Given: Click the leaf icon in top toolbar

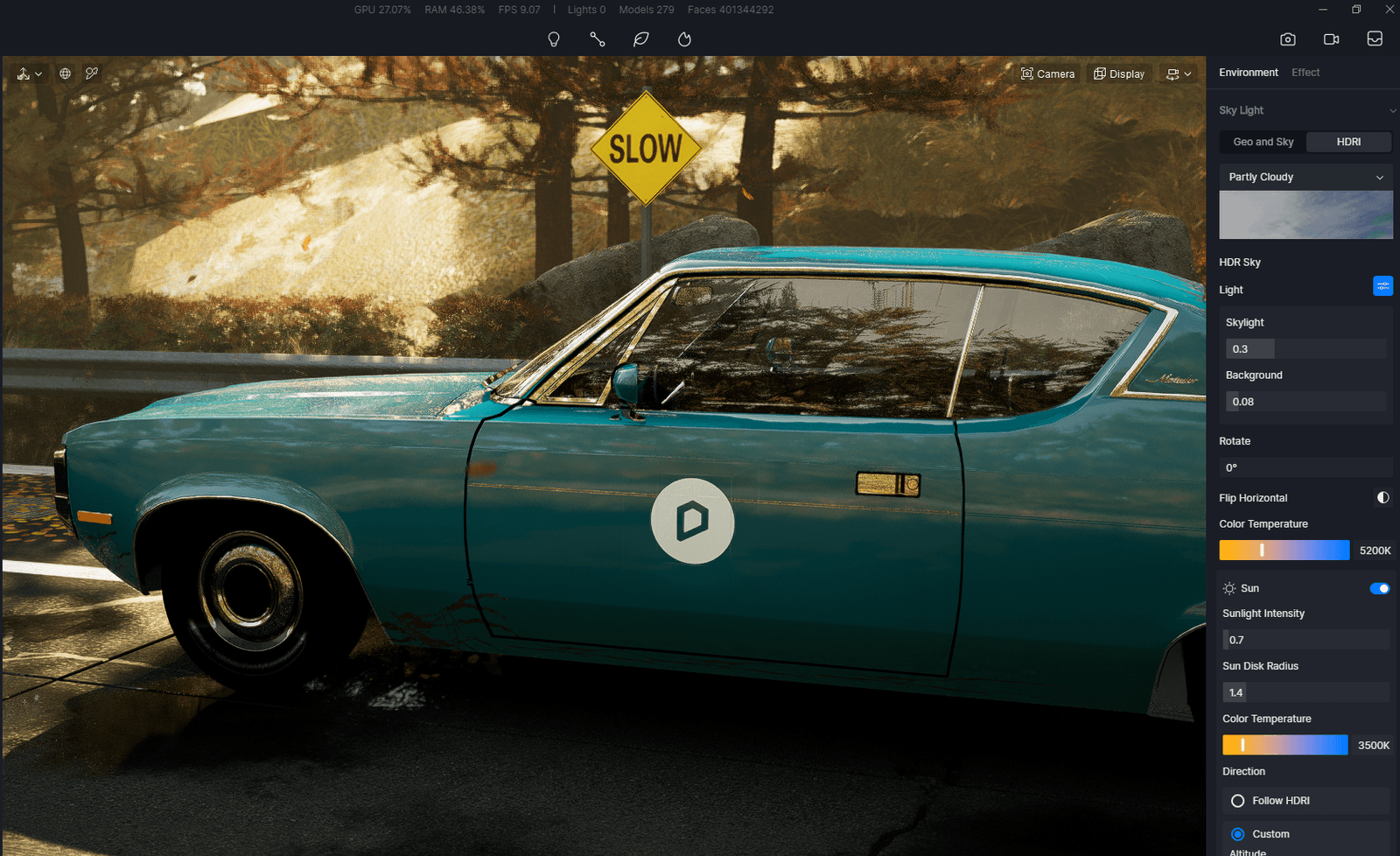Looking at the screenshot, I should coord(640,39).
